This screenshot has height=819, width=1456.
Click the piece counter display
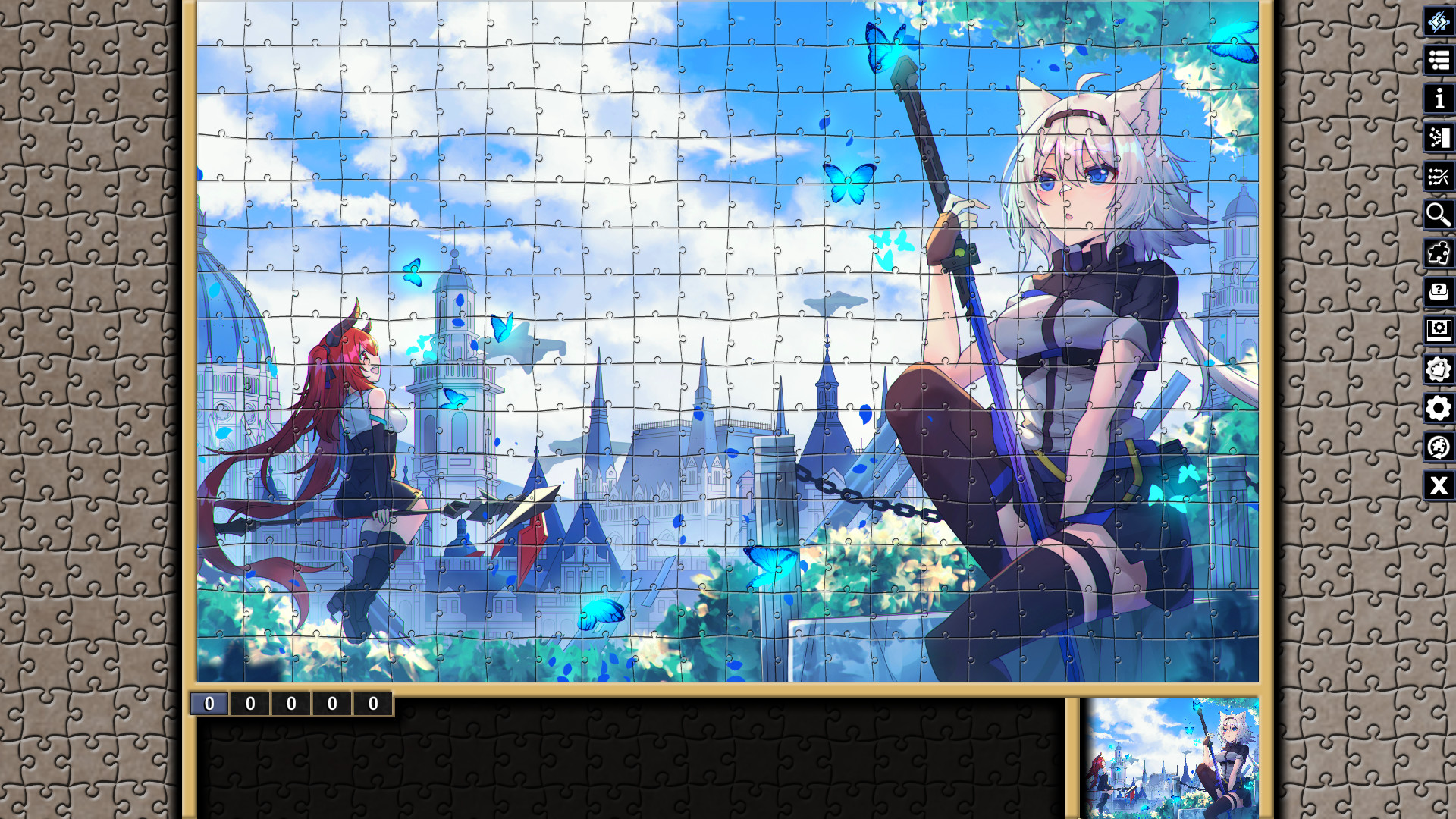292,703
